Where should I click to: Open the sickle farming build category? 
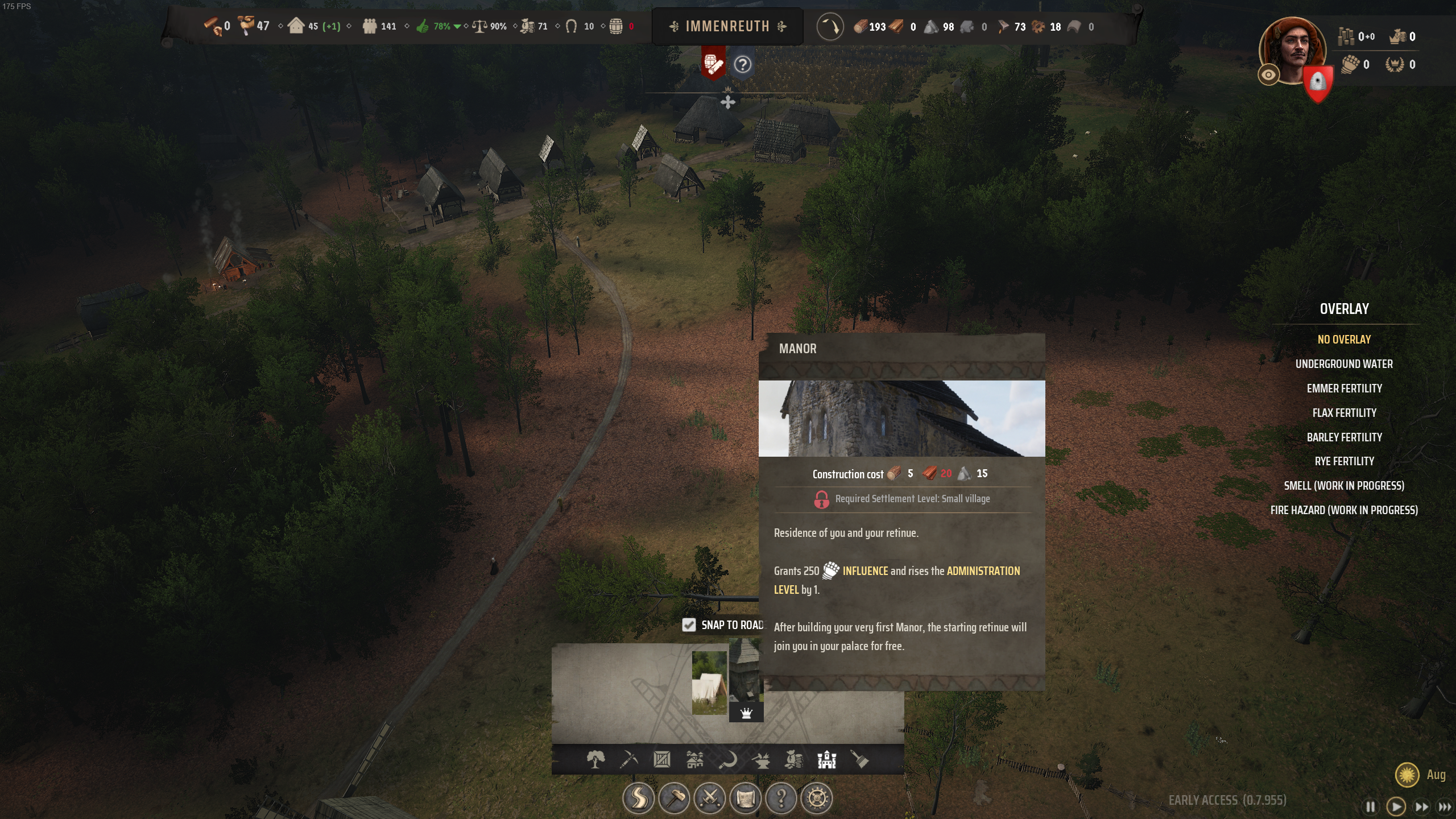coord(728,759)
